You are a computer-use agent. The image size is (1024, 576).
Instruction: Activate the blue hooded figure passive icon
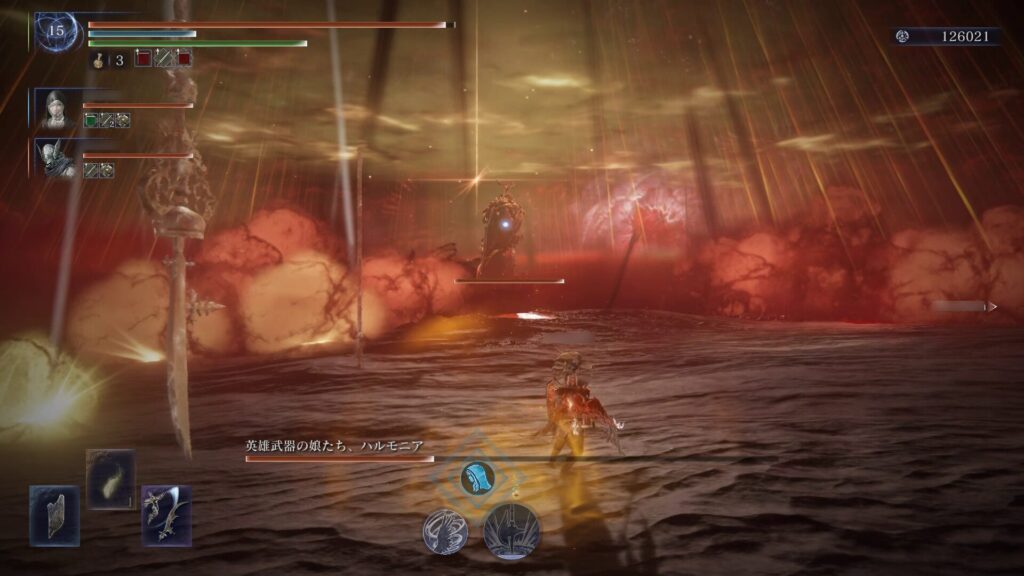[x=477, y=477]
